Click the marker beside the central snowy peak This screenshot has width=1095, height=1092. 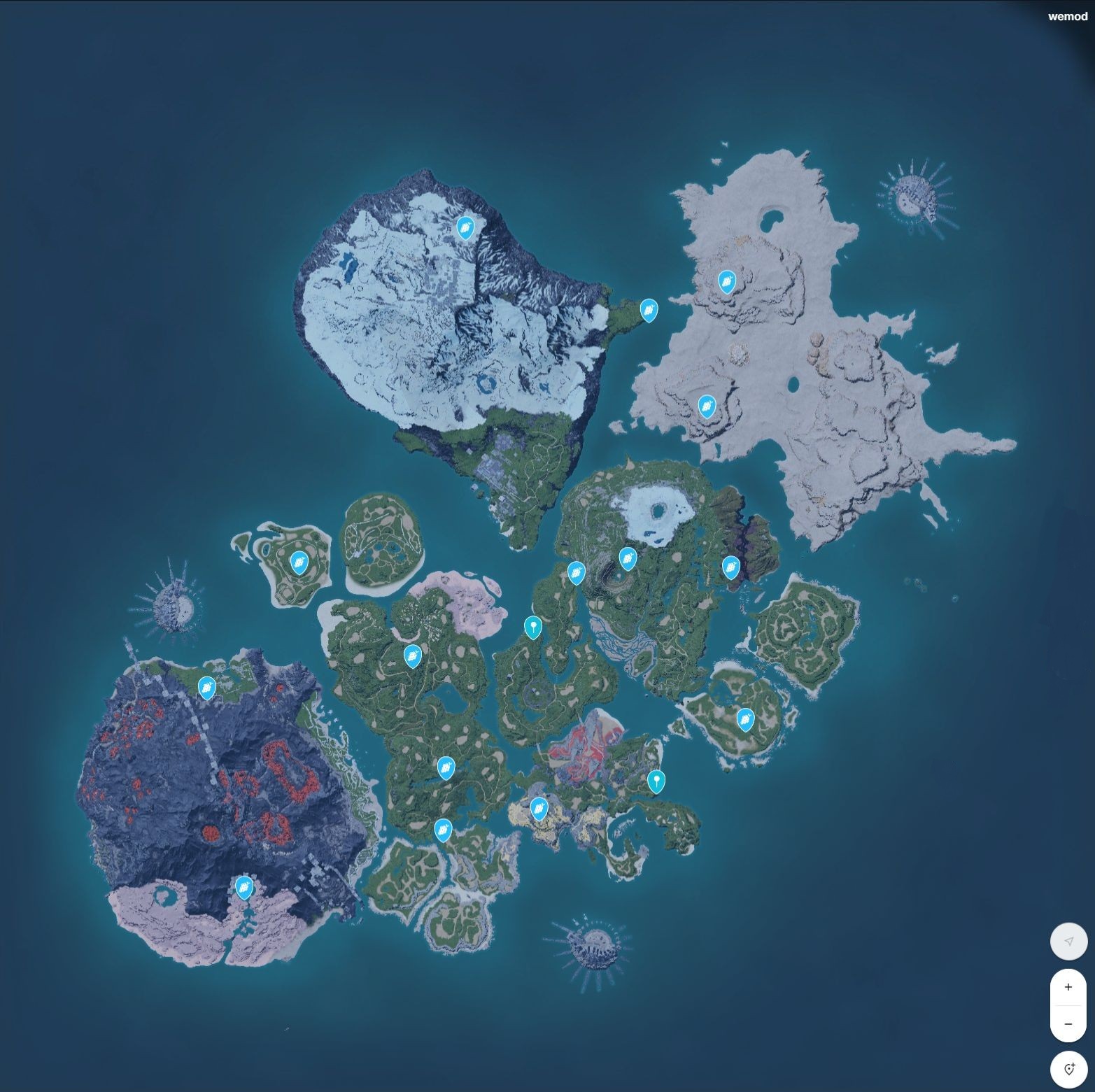click(x=628, y=558)
